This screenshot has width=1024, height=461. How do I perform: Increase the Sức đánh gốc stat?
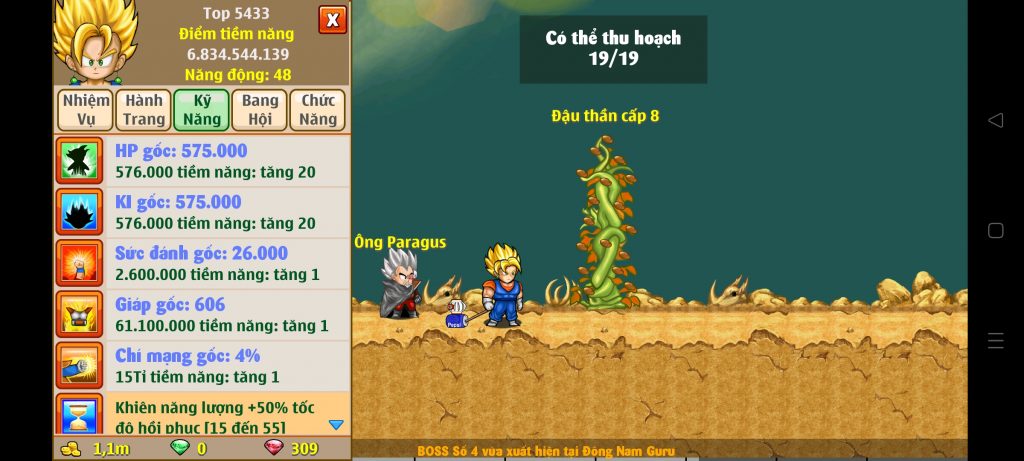(x=202, y=264)
